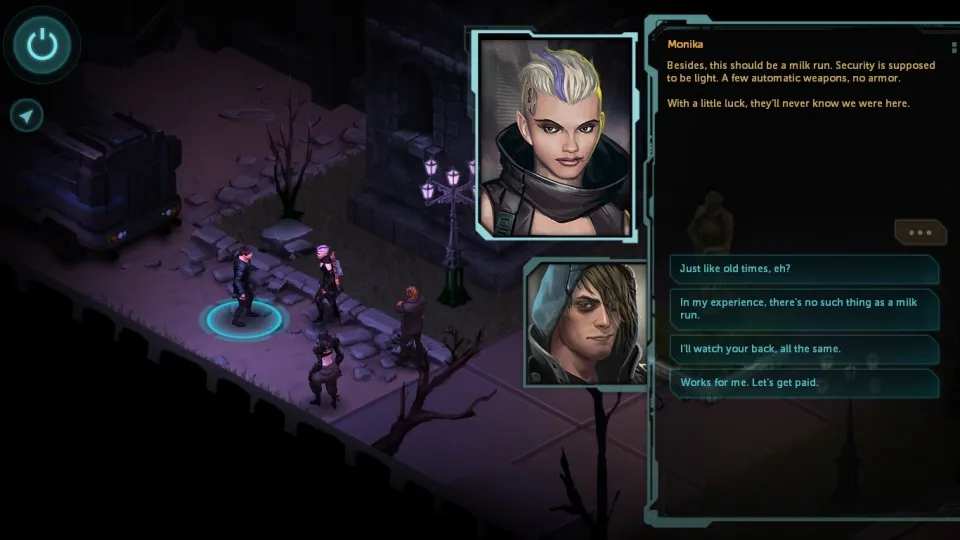
Task: Click the three-dots dialogue button
Action: (x=920, y=232)
